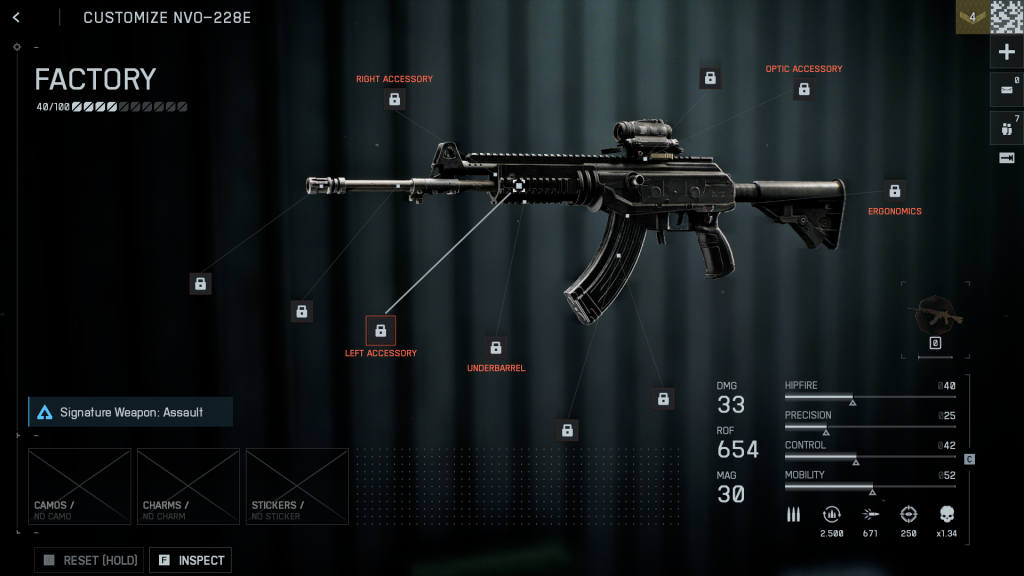Click the Signature Weapon: Assault banner
1024x576 pixels.
(x=131, y=412)
